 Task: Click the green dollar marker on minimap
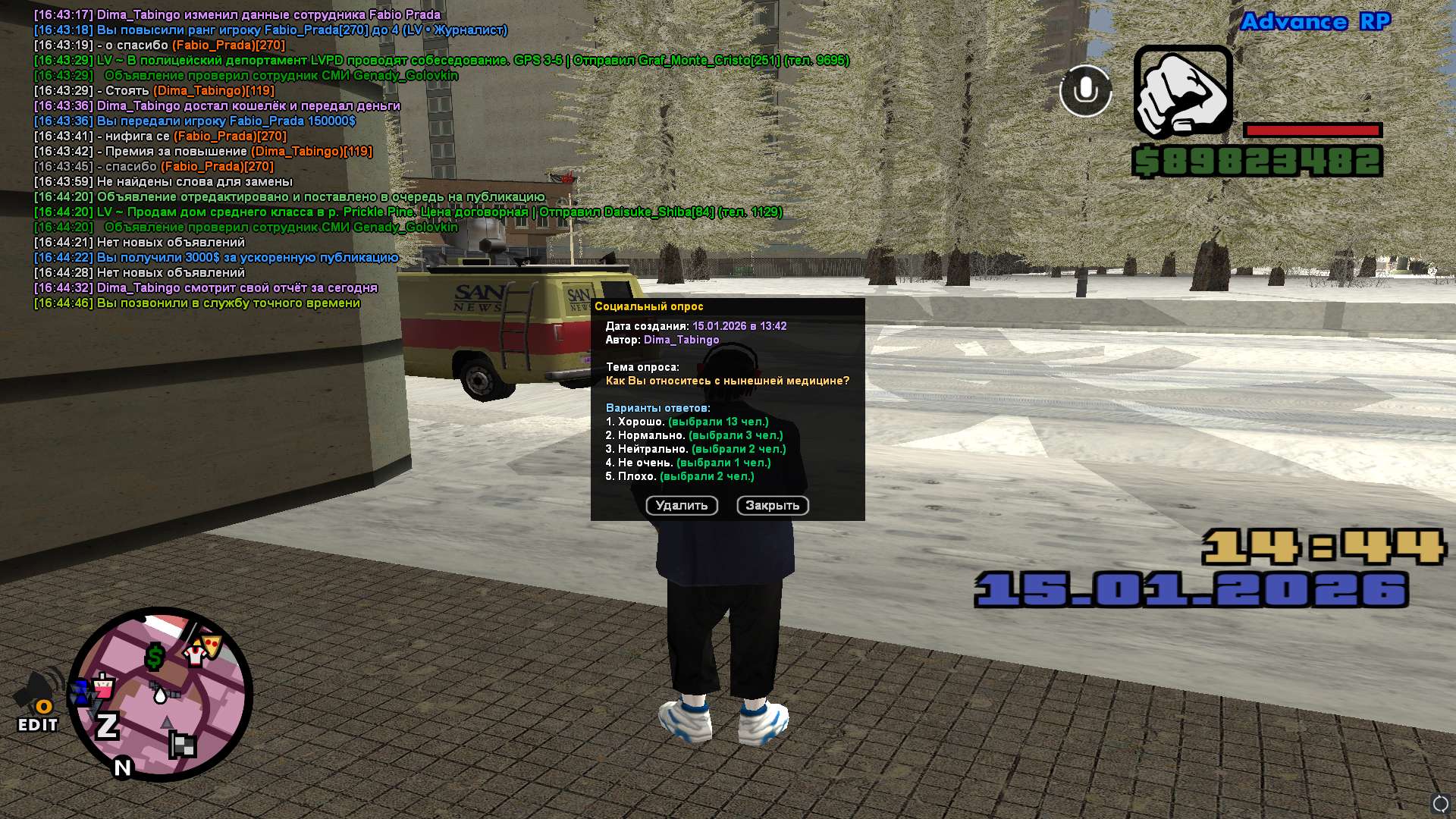[155, 657]
